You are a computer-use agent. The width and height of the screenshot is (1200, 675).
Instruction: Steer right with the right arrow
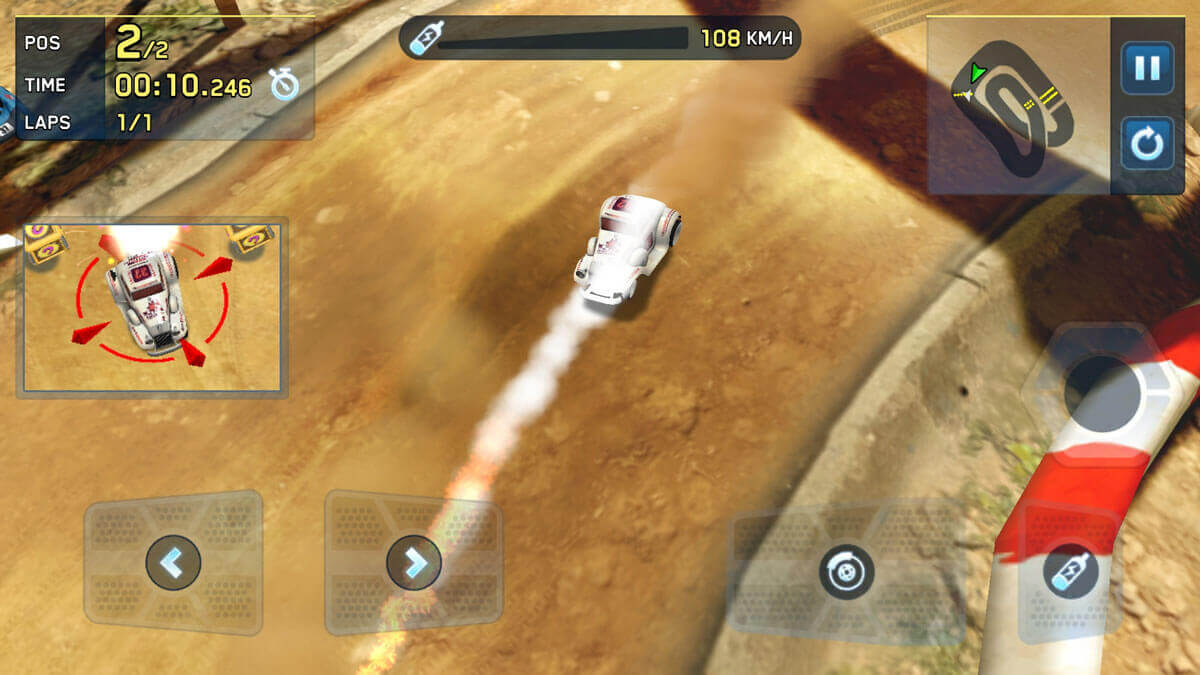413,562
